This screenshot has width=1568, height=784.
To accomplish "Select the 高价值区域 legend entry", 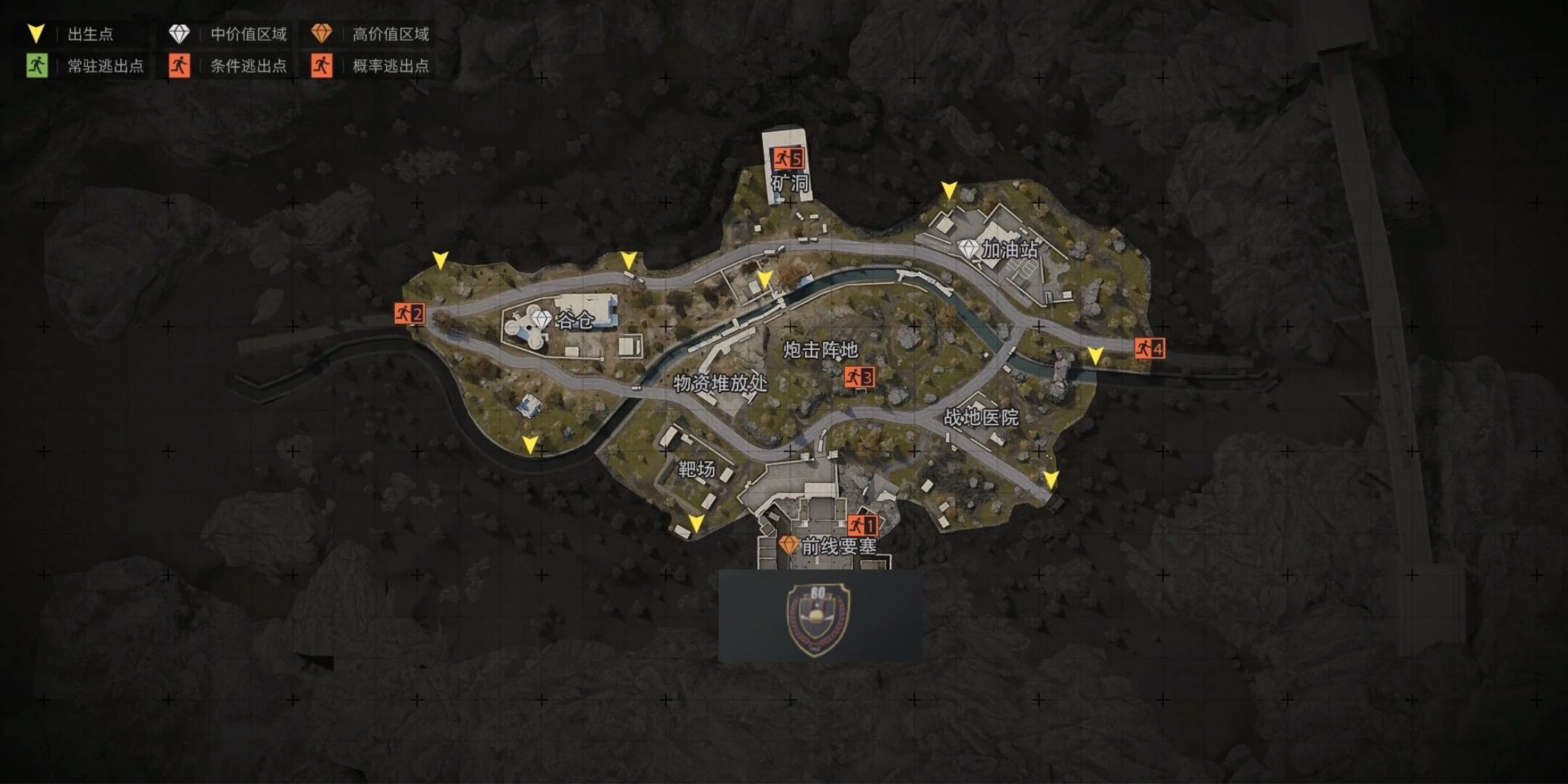I will tap(370, 34).
